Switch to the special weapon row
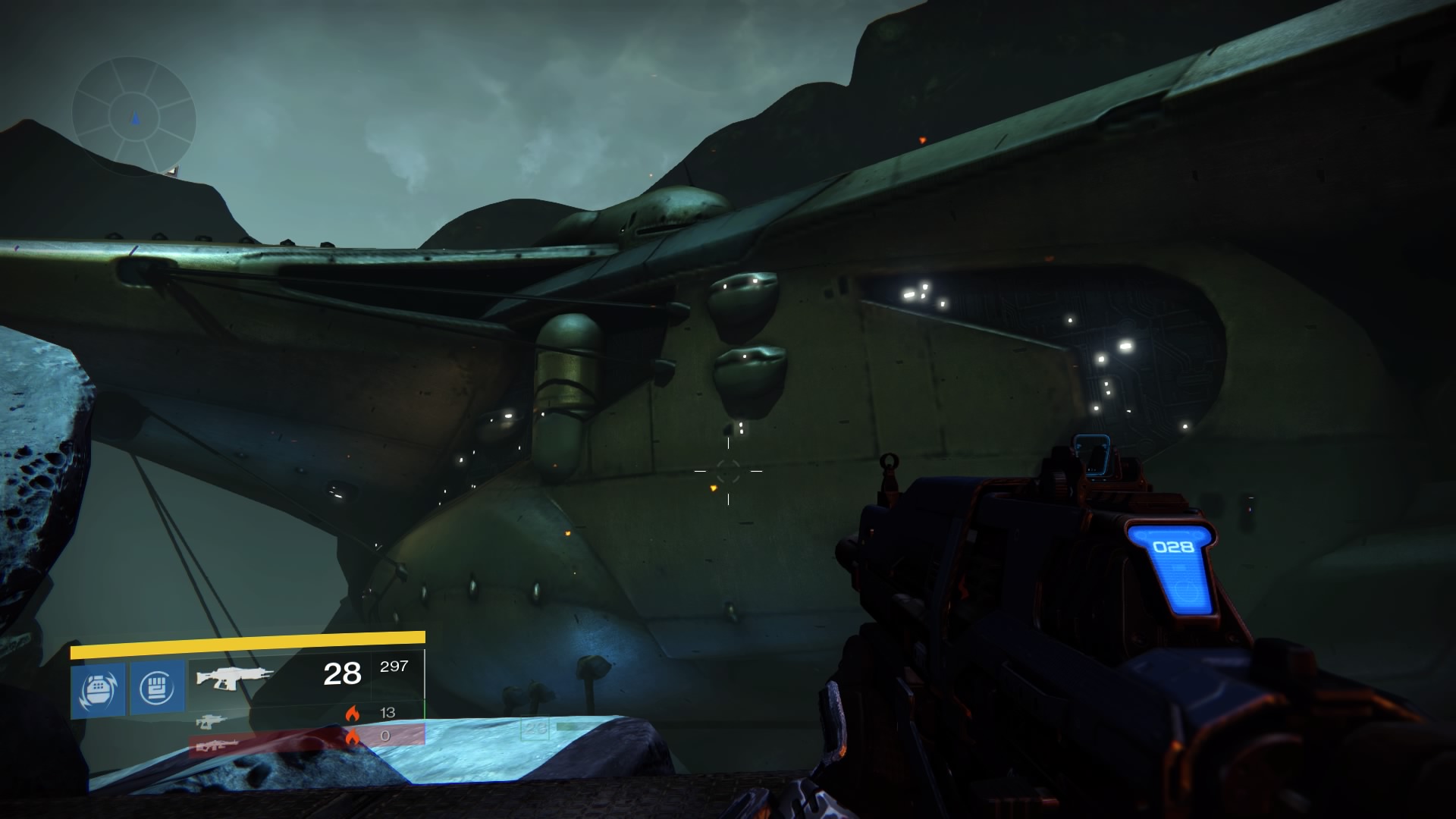 pos(303,714)
